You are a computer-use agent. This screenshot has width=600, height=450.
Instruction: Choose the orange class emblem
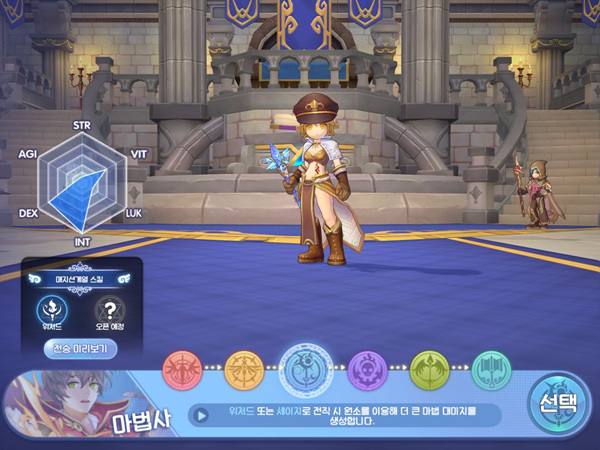244,370
